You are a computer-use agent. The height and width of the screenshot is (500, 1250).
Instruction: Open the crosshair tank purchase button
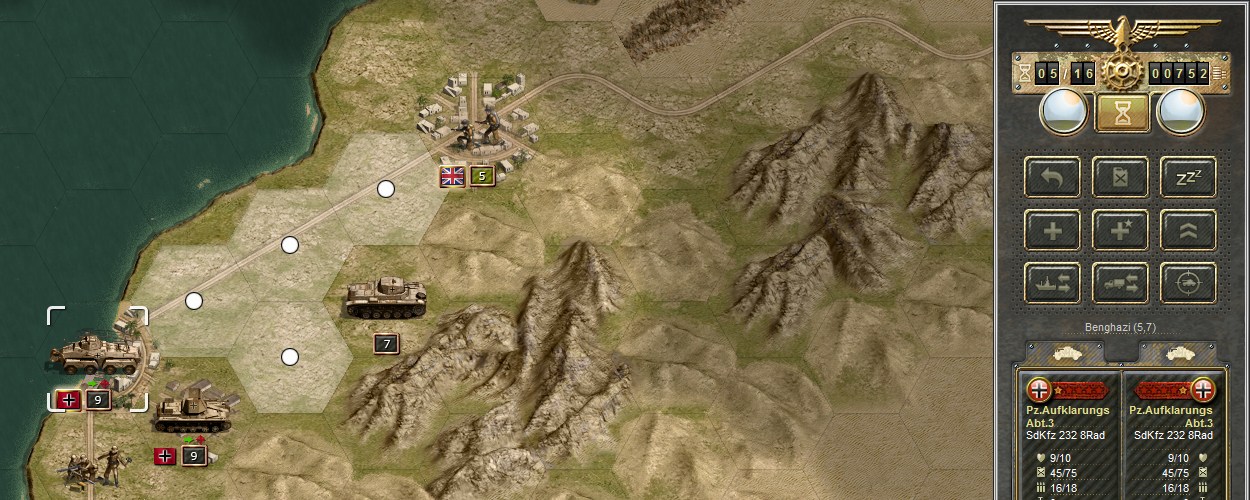[1188, 283]
